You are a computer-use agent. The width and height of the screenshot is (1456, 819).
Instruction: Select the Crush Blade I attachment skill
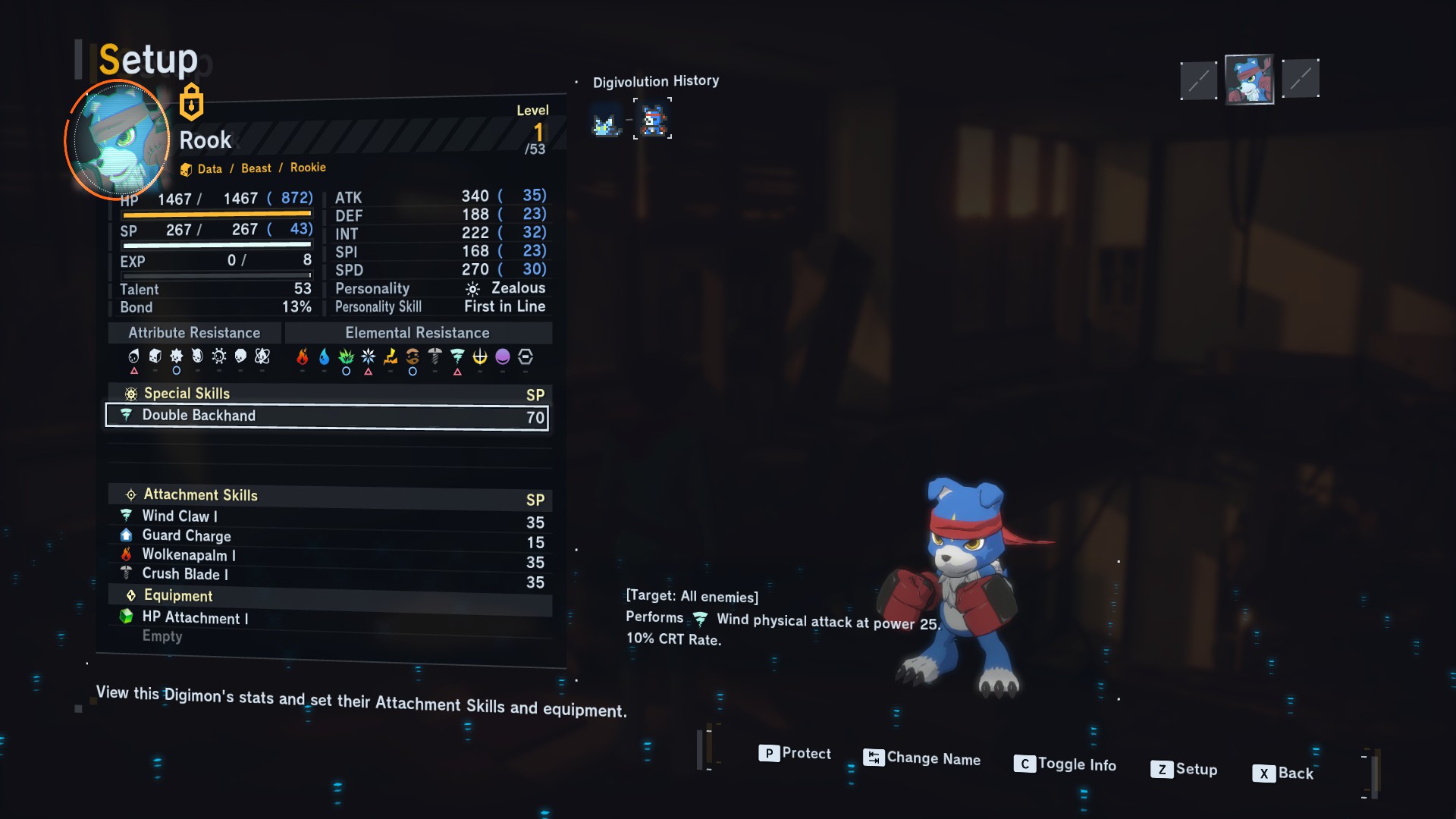[x=185, y=575]
